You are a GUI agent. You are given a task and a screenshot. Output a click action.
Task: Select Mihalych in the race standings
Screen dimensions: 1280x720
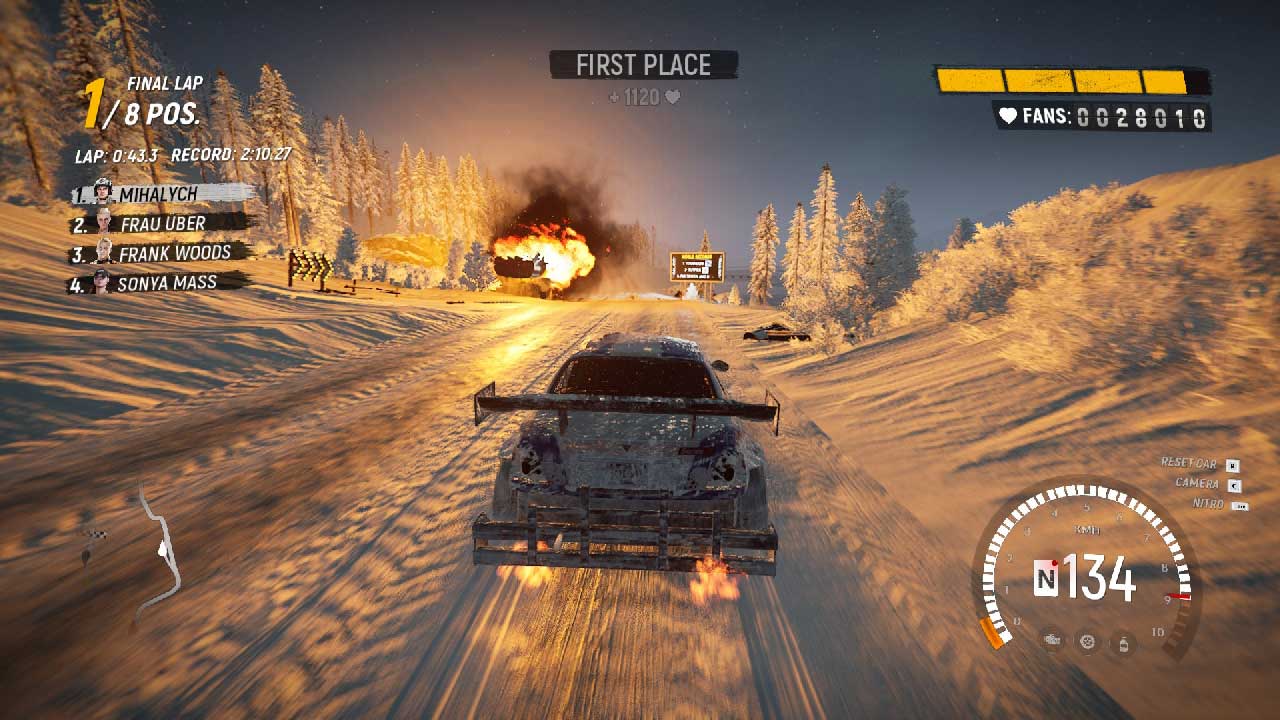coord(160,193)
